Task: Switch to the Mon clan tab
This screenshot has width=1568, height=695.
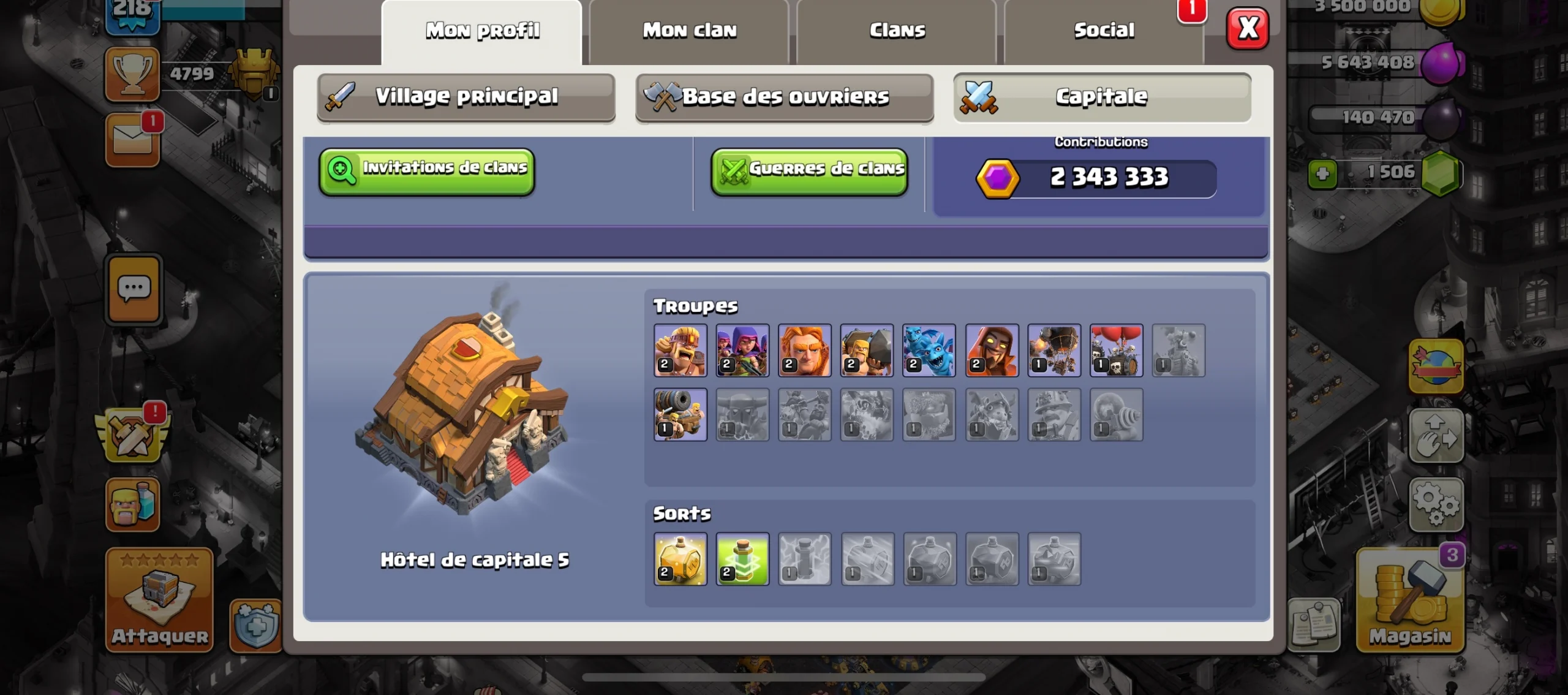Action: [x=689, y=31]
